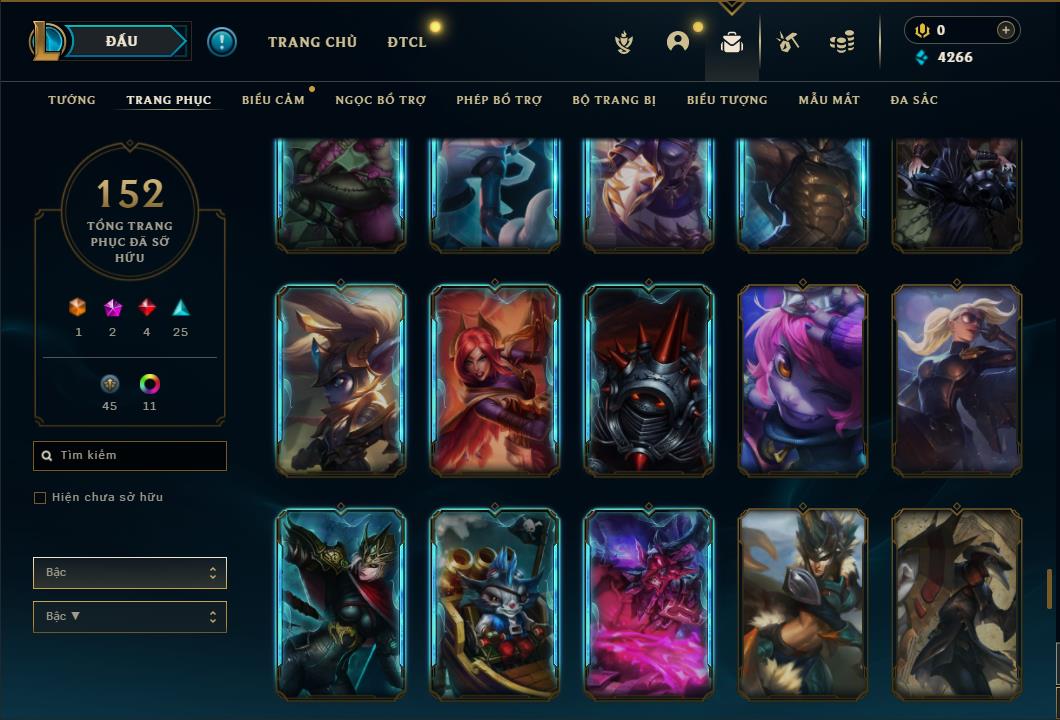Open the coin stack store icon

(x=842, y=42)
